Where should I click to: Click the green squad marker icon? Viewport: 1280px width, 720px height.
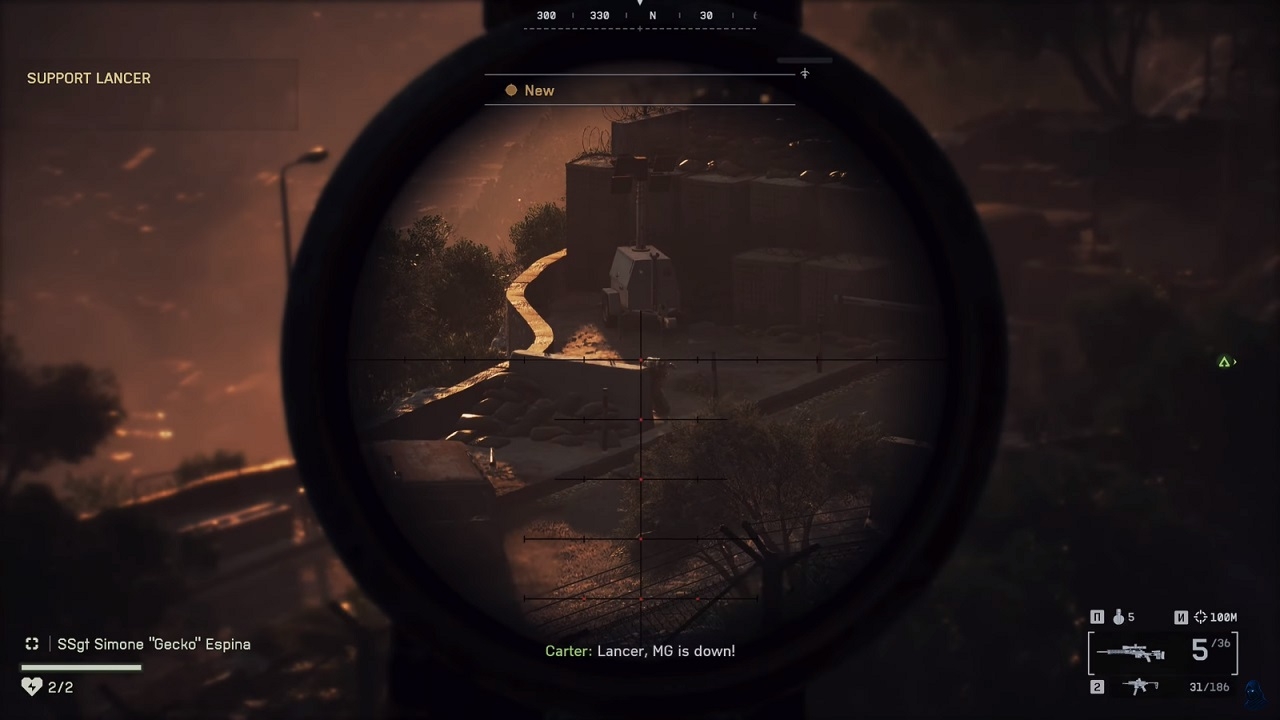point(1224,362)
